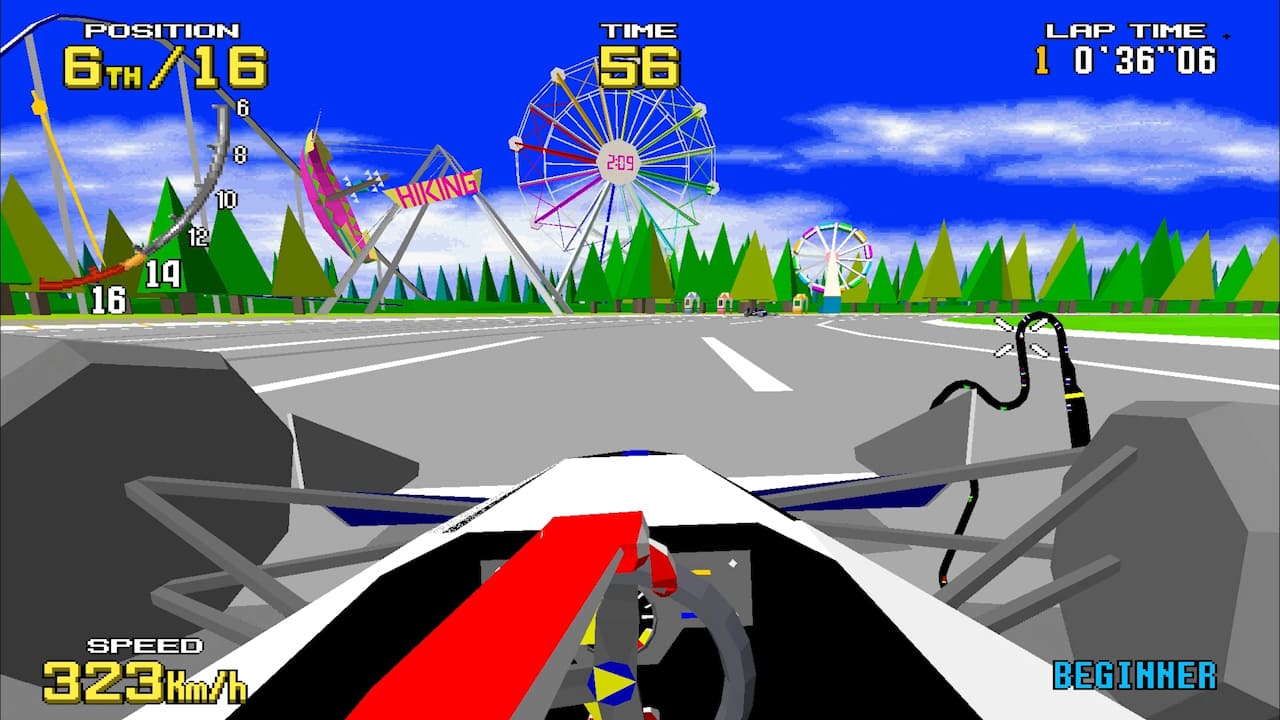The image size is (1280, 720).
Task: Click the lap number 1 indicator
Action: (1040, 60)
